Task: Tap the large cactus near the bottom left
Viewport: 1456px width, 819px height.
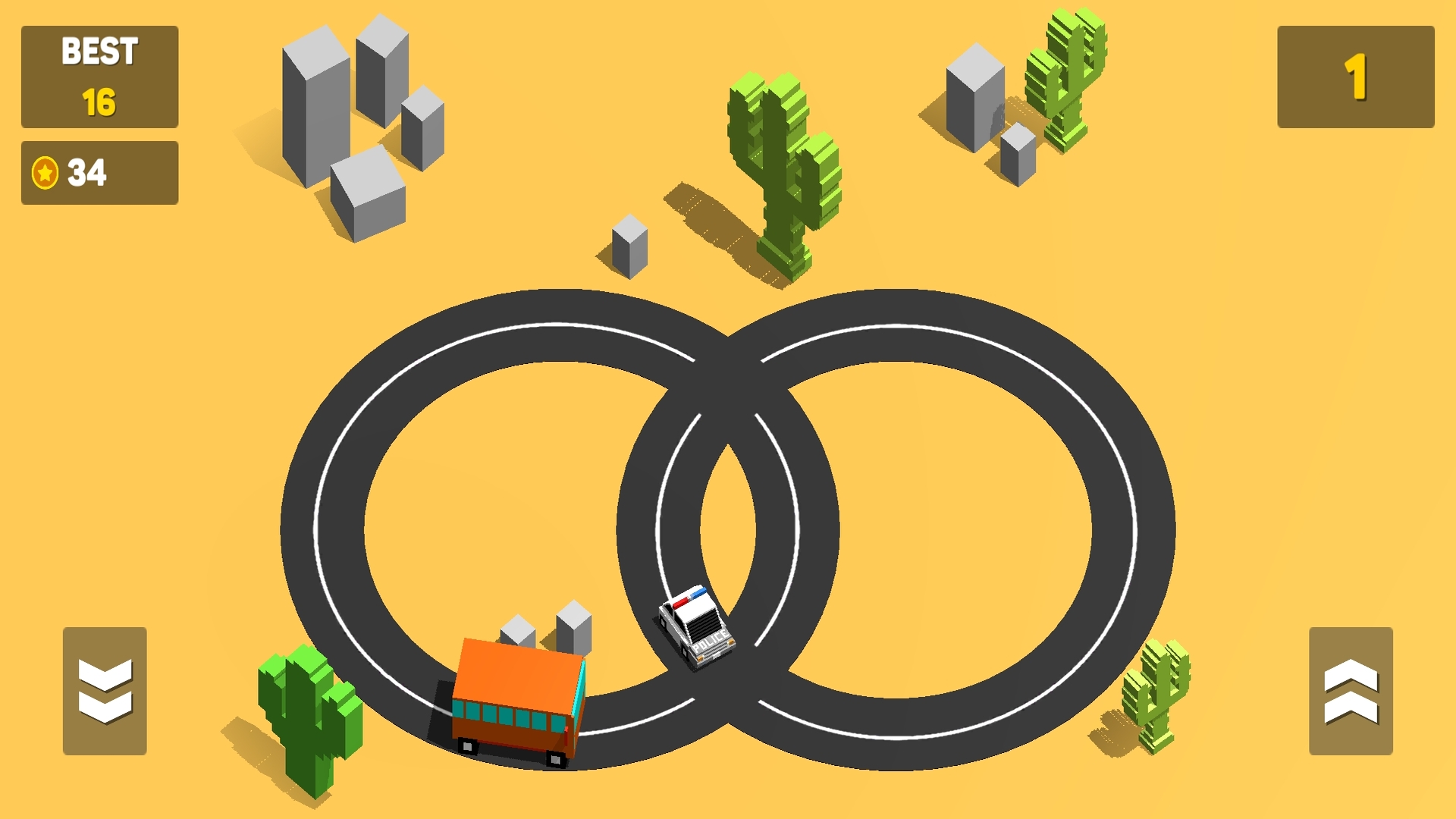Action: 303,713
